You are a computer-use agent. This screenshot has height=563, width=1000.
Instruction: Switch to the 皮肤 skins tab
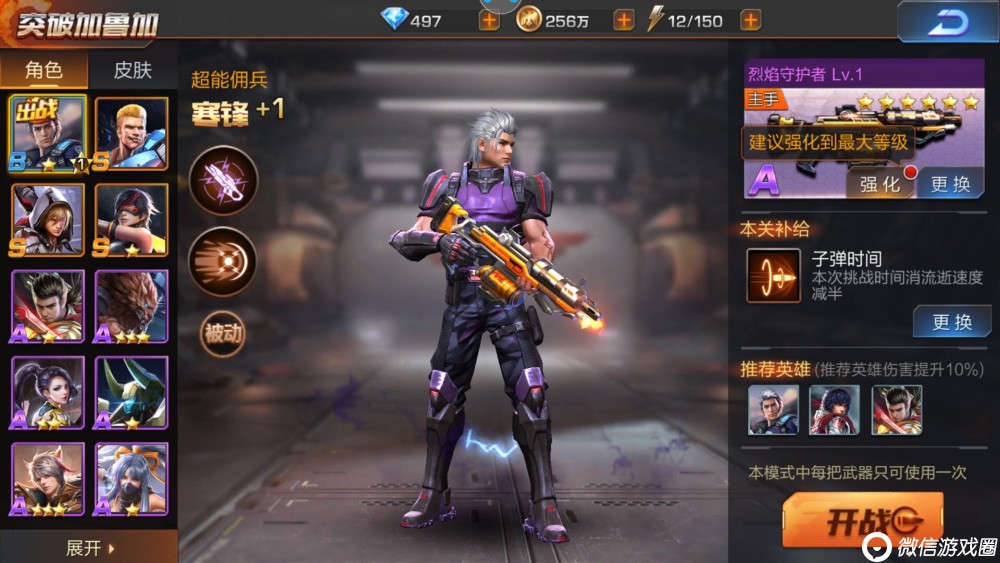point(132,70)
